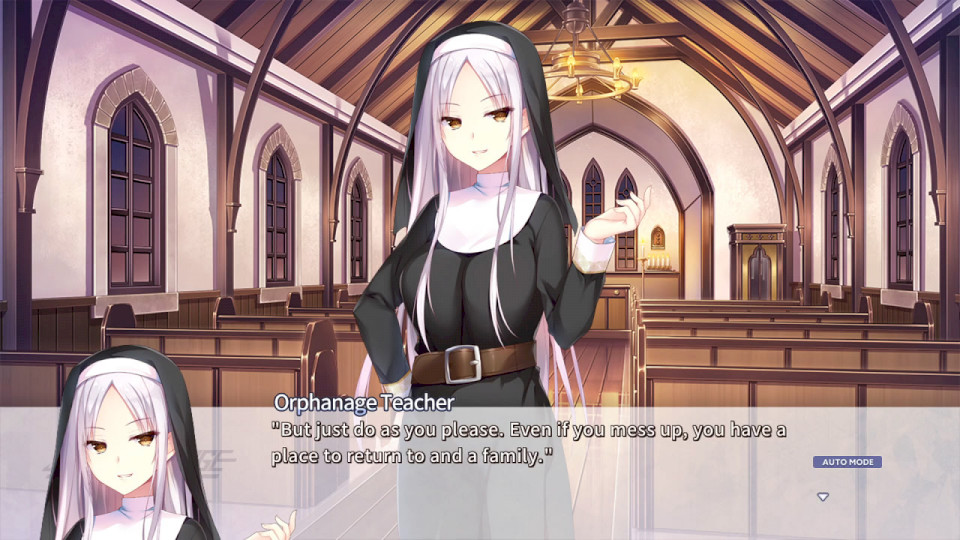Click the downward arrow to advance dialogue
This screenshot has width=960, height=540.
(x=823, y=496)
